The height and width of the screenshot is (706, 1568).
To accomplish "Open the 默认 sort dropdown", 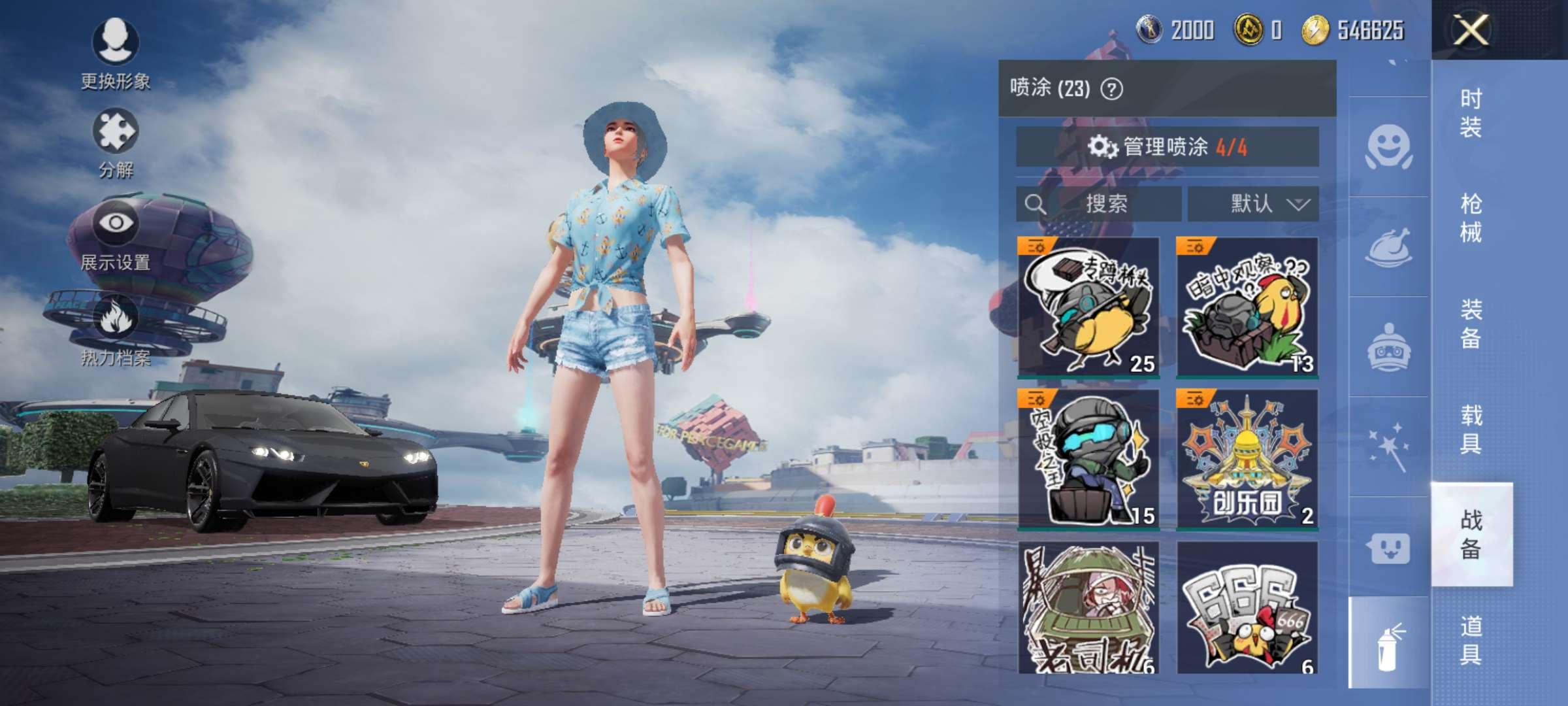I will point(1252,204).
